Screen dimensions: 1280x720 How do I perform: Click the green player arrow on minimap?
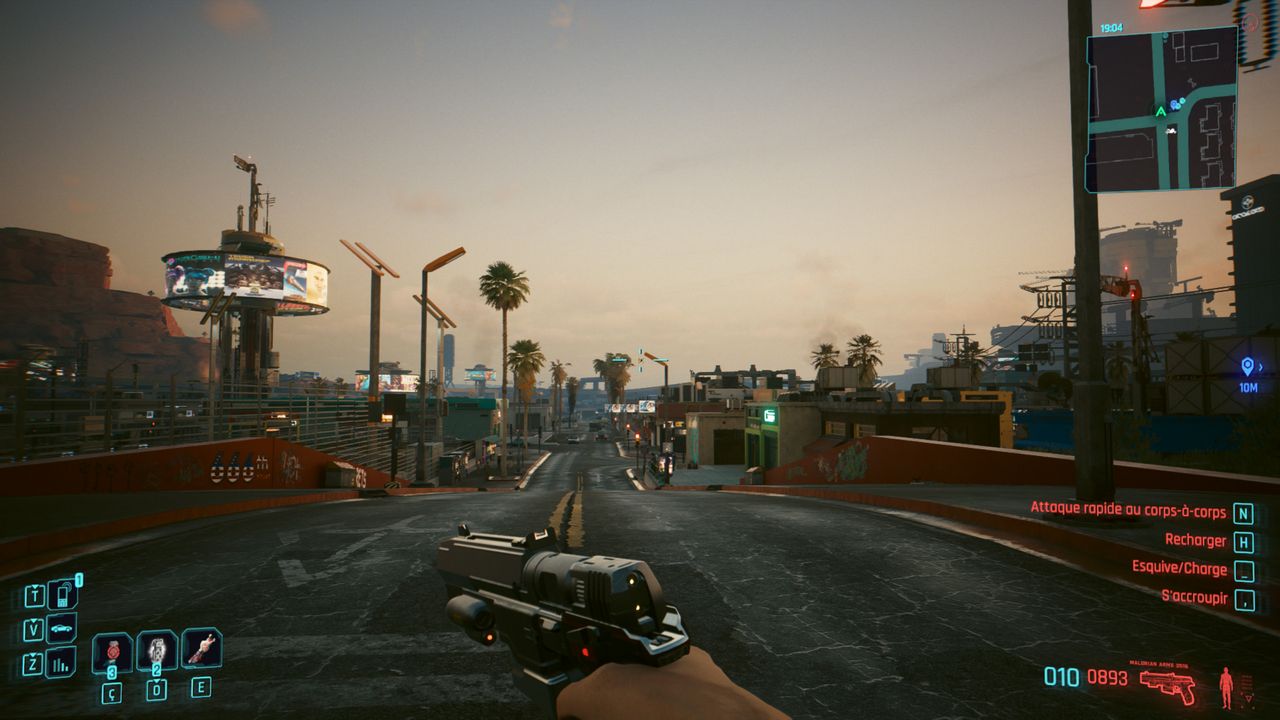(1160, 112)
